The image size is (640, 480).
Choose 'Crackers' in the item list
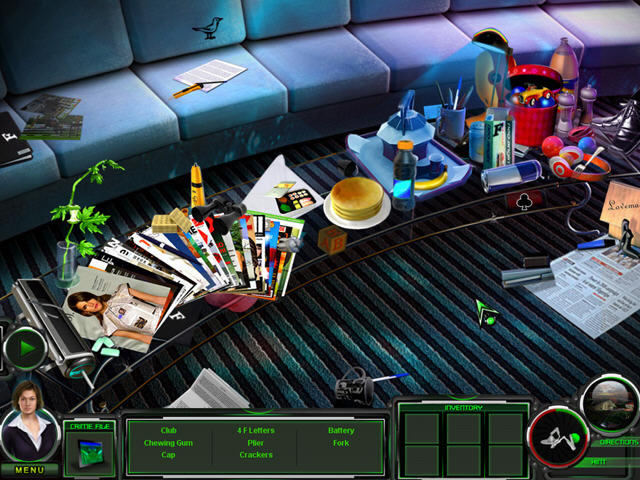click(x=256, y=454)
